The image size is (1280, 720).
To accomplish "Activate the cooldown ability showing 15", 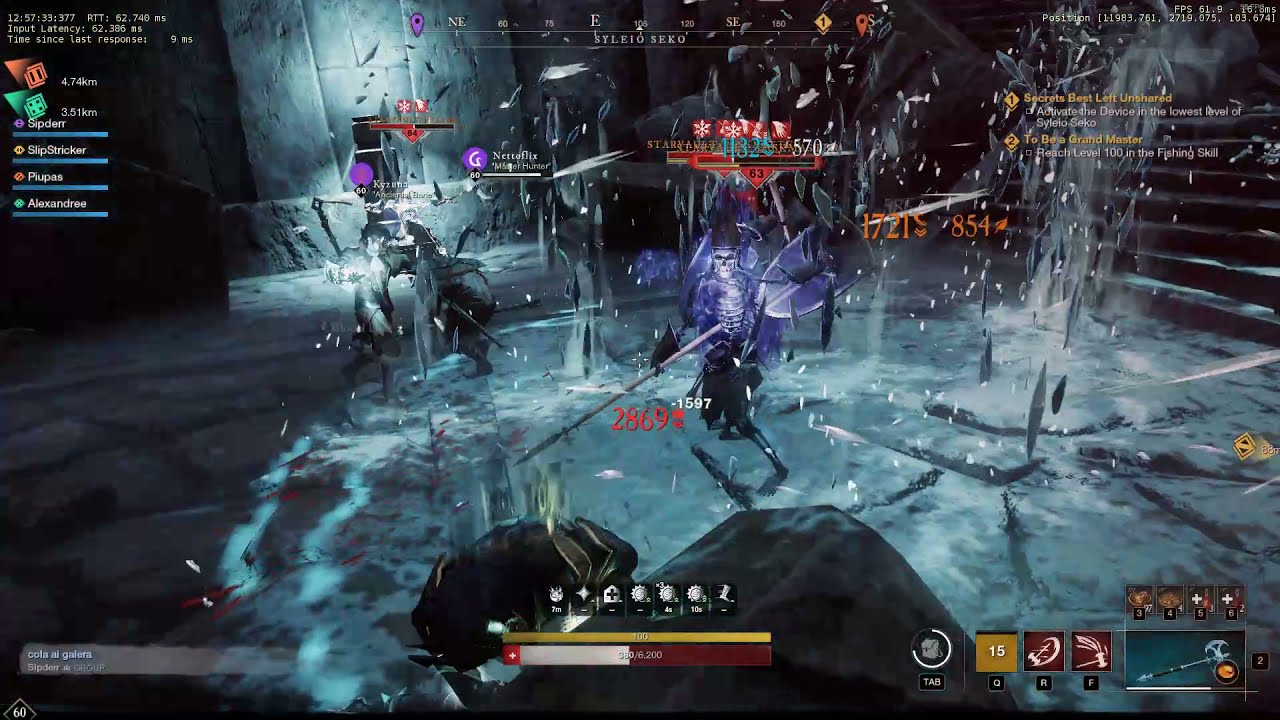I will (x=996, y=651).
